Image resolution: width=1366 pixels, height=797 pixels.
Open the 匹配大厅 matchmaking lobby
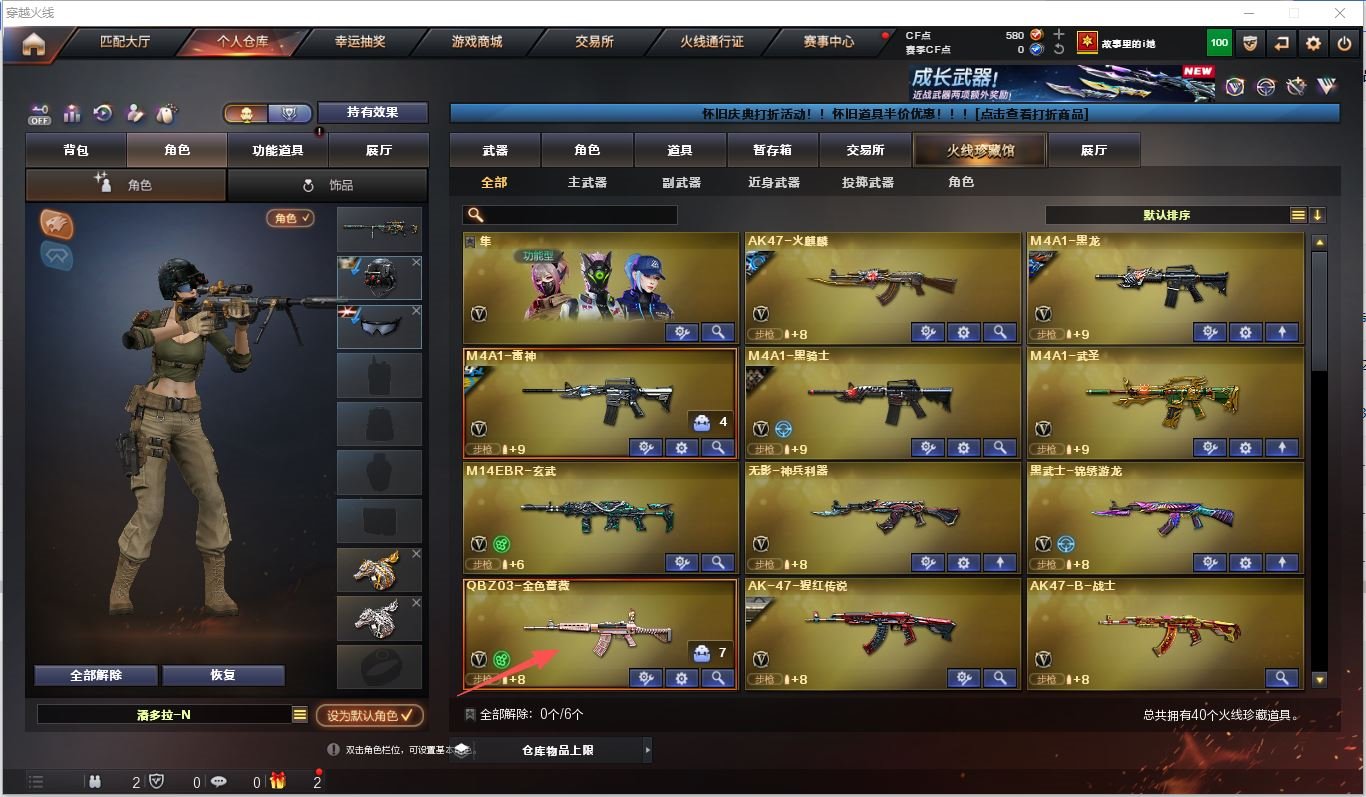click(x=125, y=42)
